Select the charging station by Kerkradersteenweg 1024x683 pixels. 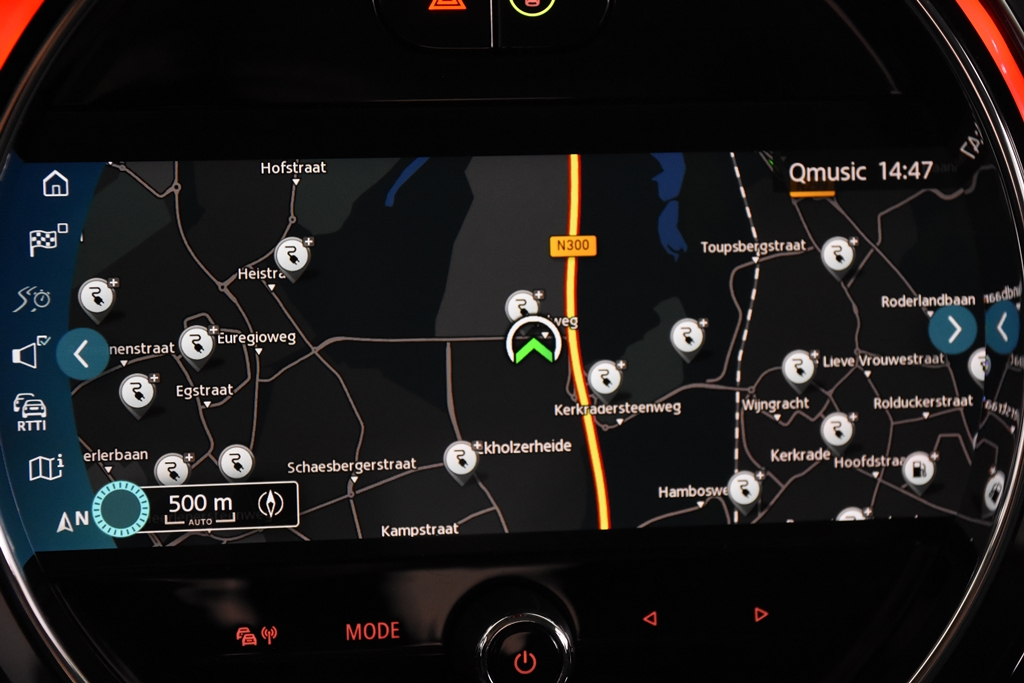[x=603, y=377]
